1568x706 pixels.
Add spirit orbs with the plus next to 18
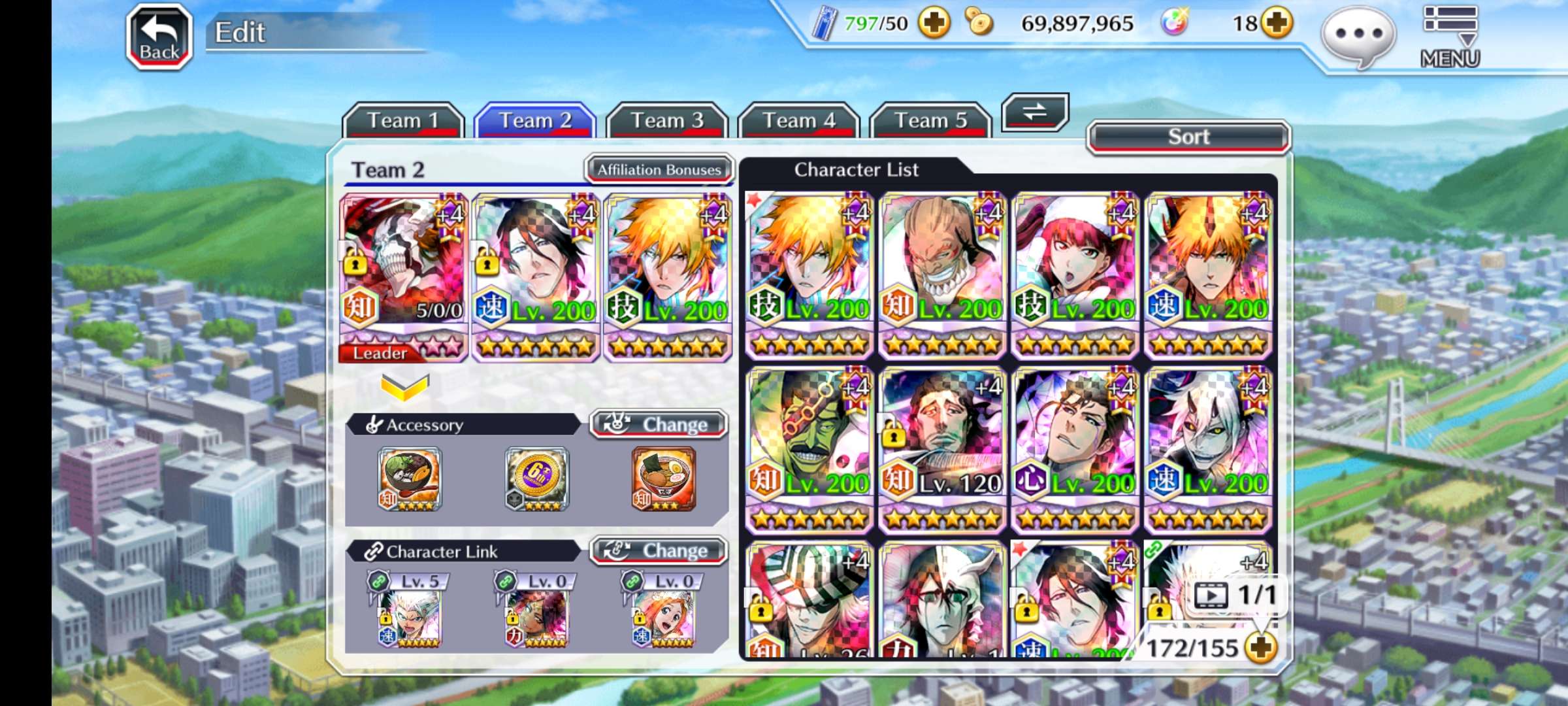pos(1277,24)
